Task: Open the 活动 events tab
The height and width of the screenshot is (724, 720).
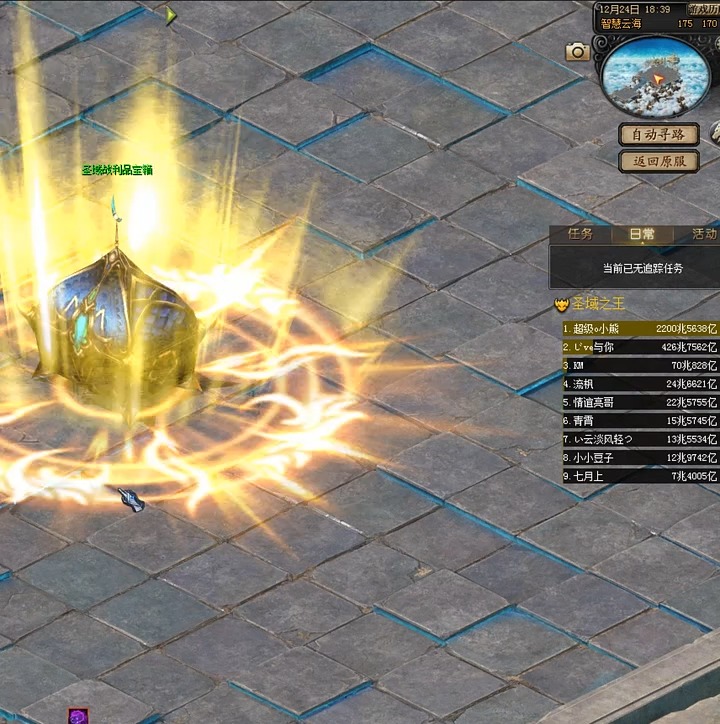Action: (703, 234)
